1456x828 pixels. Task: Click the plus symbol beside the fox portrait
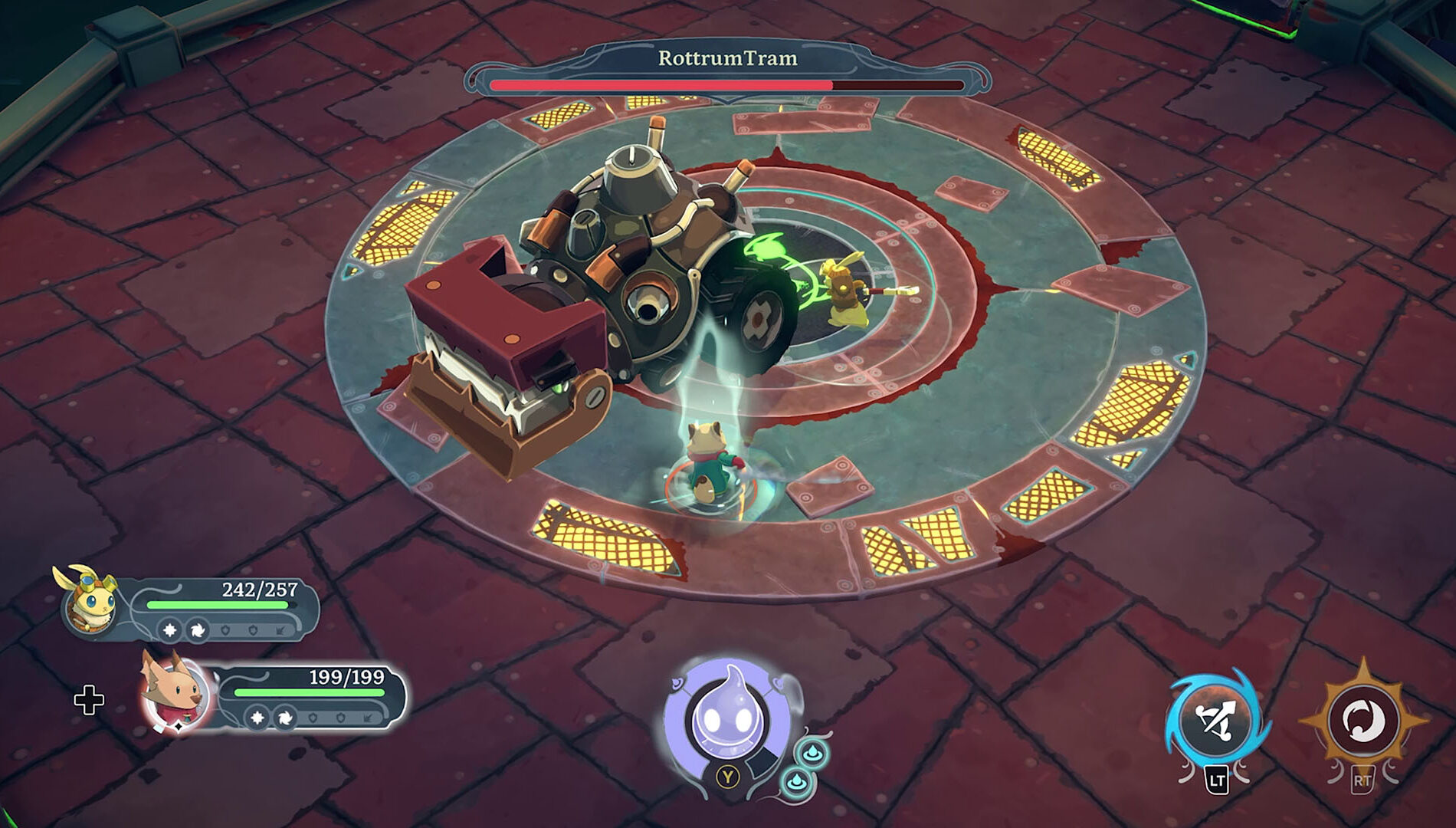click(x=90, y=699)
